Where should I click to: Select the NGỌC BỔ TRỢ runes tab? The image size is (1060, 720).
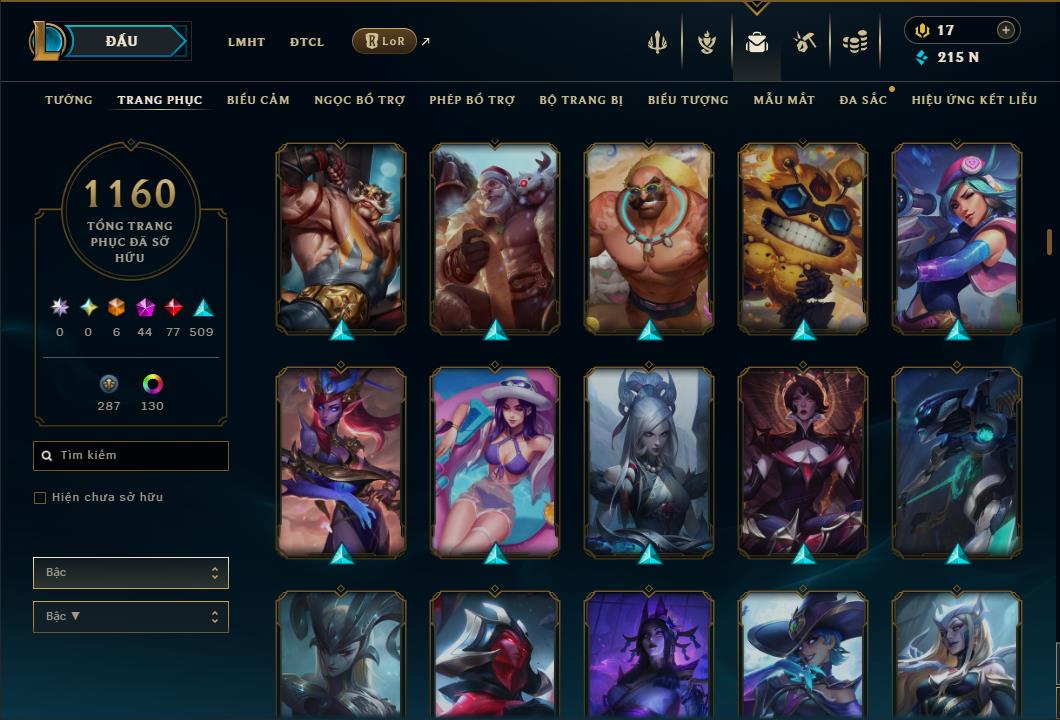point(359,100)
